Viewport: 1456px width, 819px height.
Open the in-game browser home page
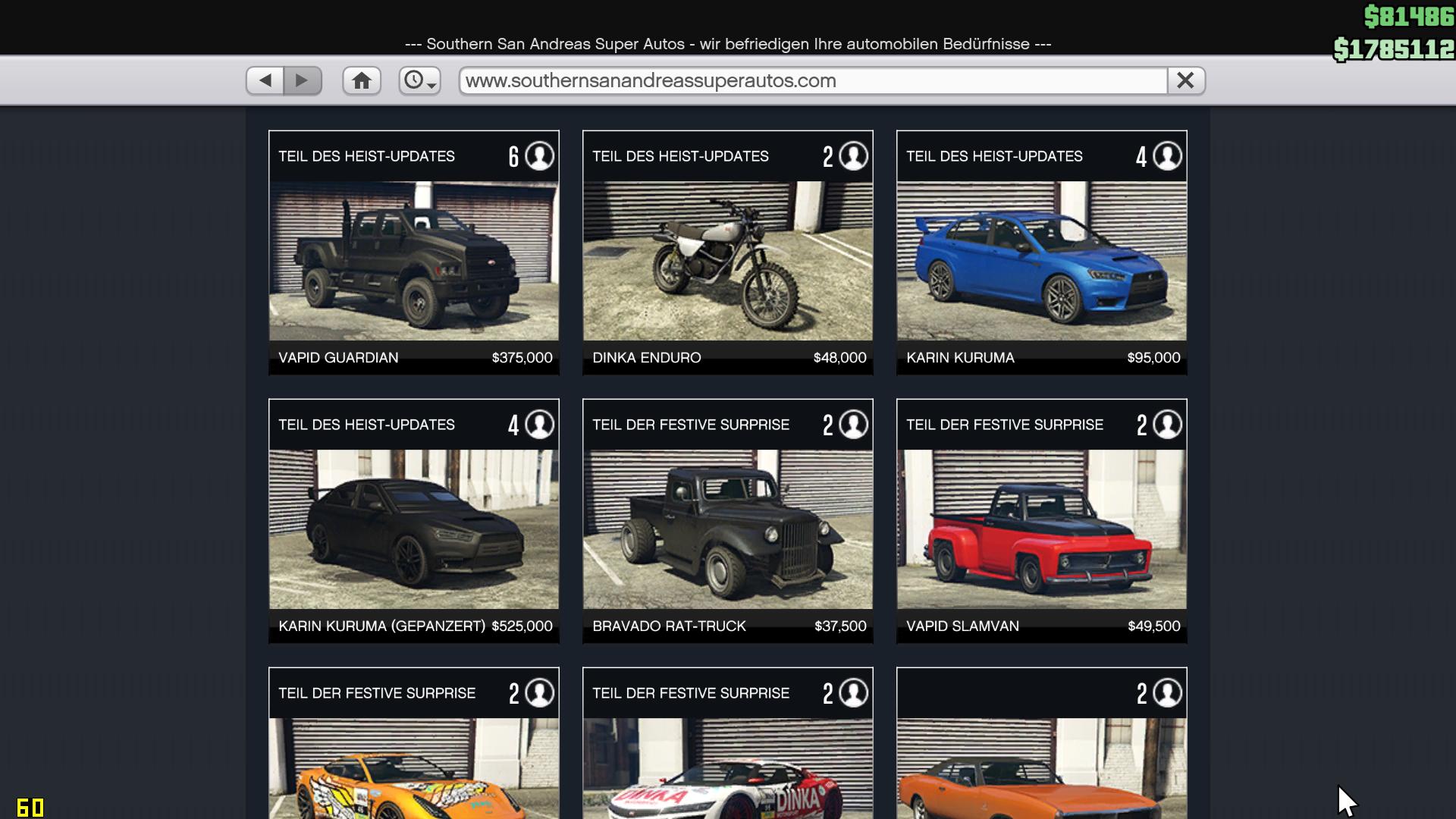tap(362, 80)
